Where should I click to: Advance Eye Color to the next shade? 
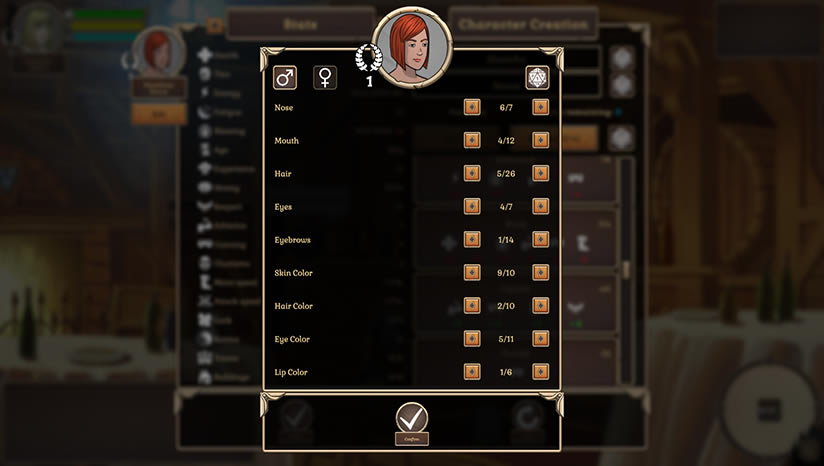pyautogui.click(x=541, y=338)
